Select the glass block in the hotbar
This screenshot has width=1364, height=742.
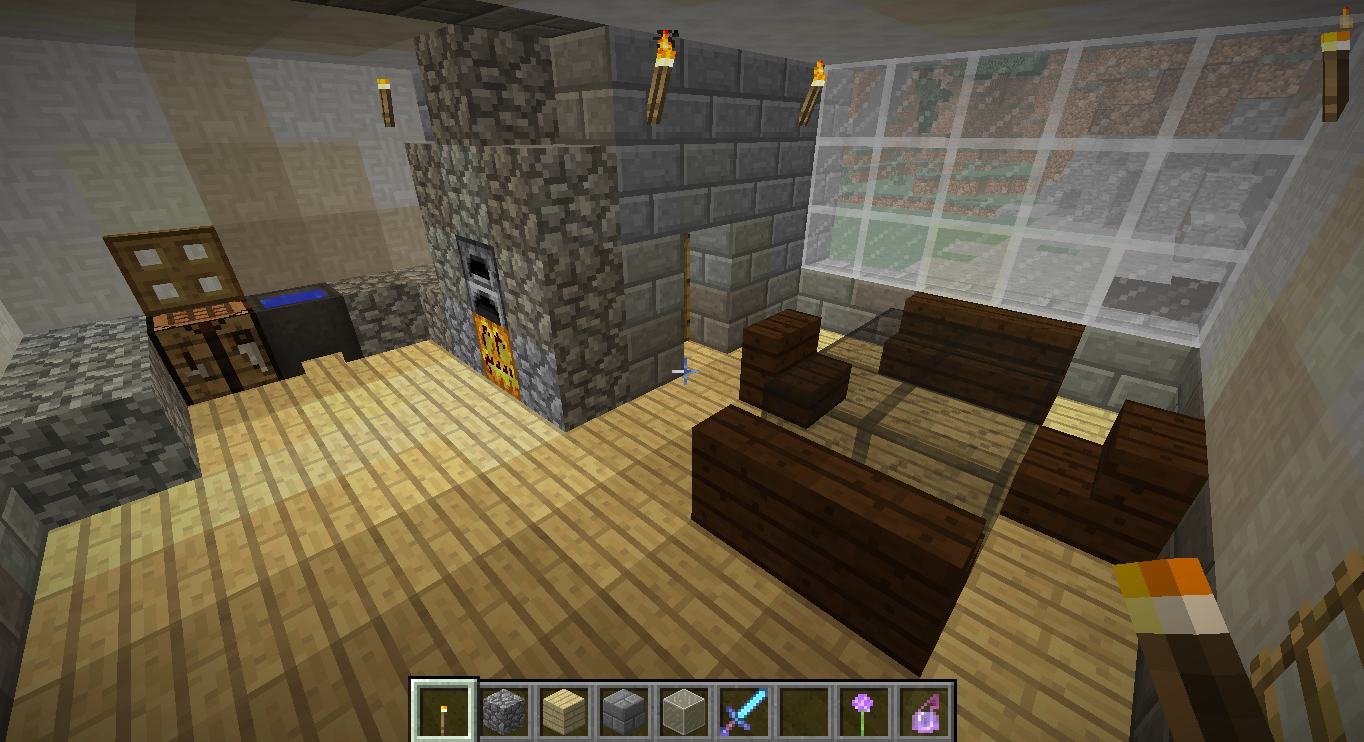[683, 712]
